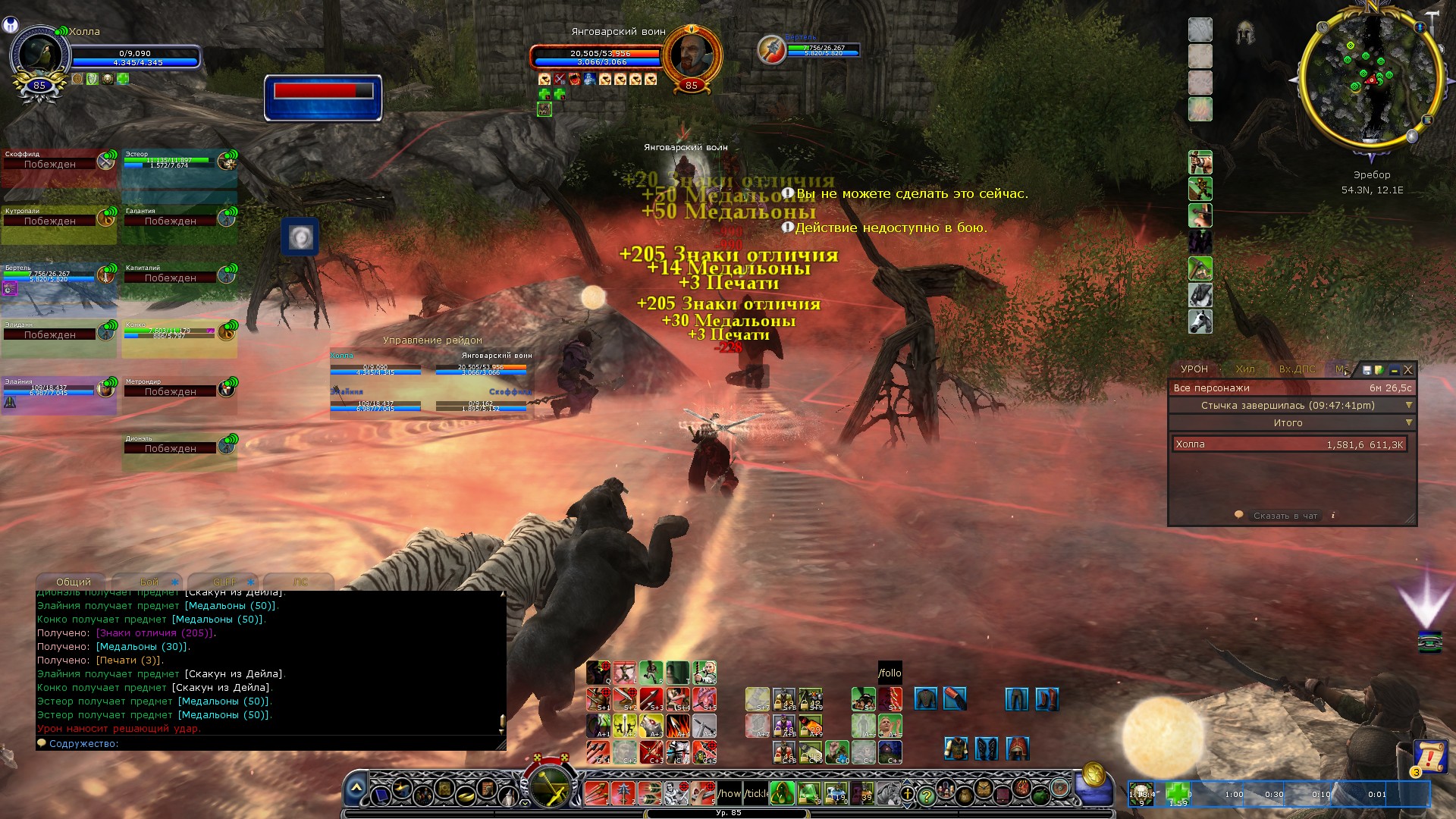Open the quest scroll alert icon
The image size is (1456, 819).
point(1429,756)
